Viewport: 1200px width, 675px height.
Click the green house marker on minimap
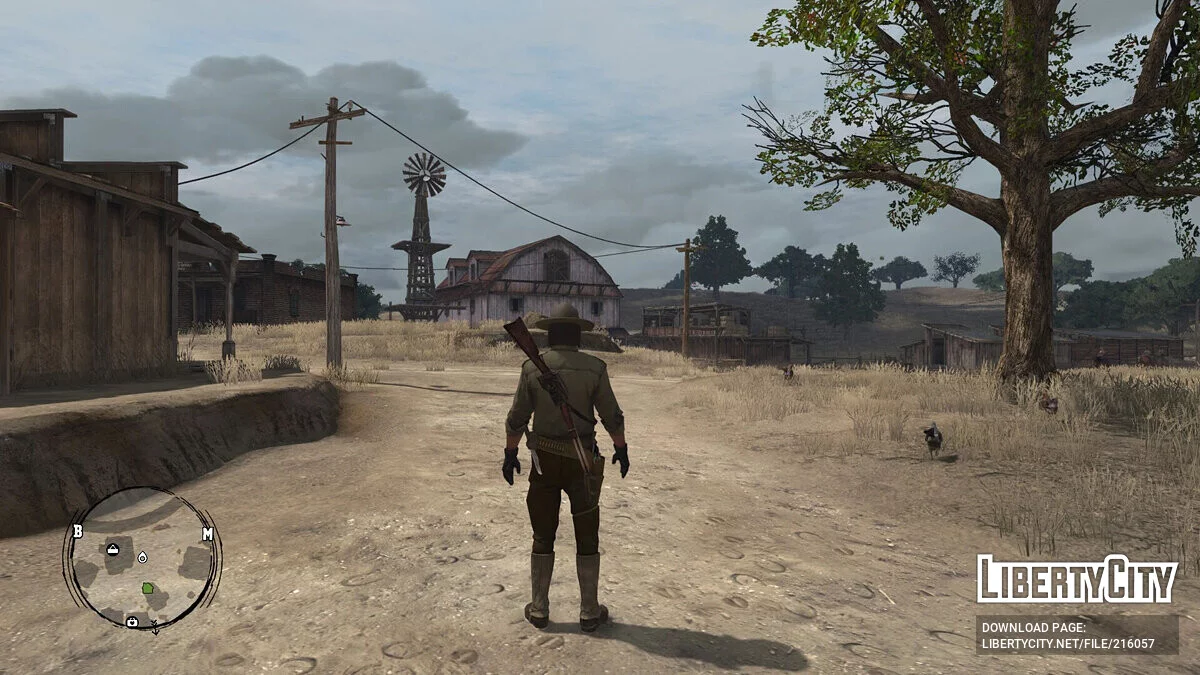[148, 588]
